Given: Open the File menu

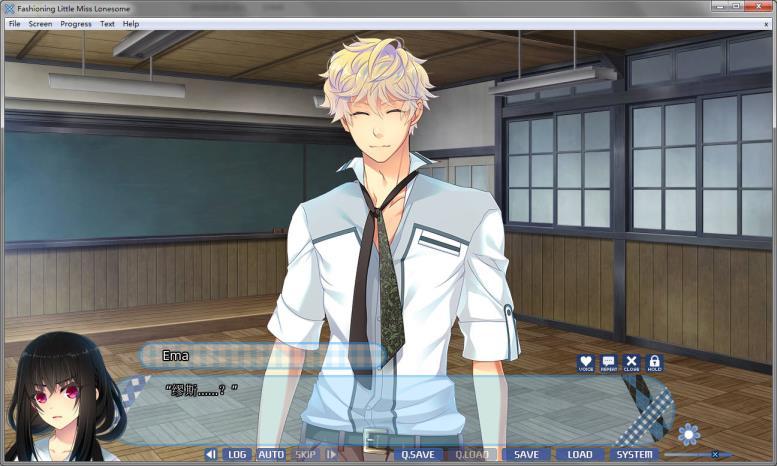Looking at the screenshot, I should pyautogui.click(x=14, y=23).
